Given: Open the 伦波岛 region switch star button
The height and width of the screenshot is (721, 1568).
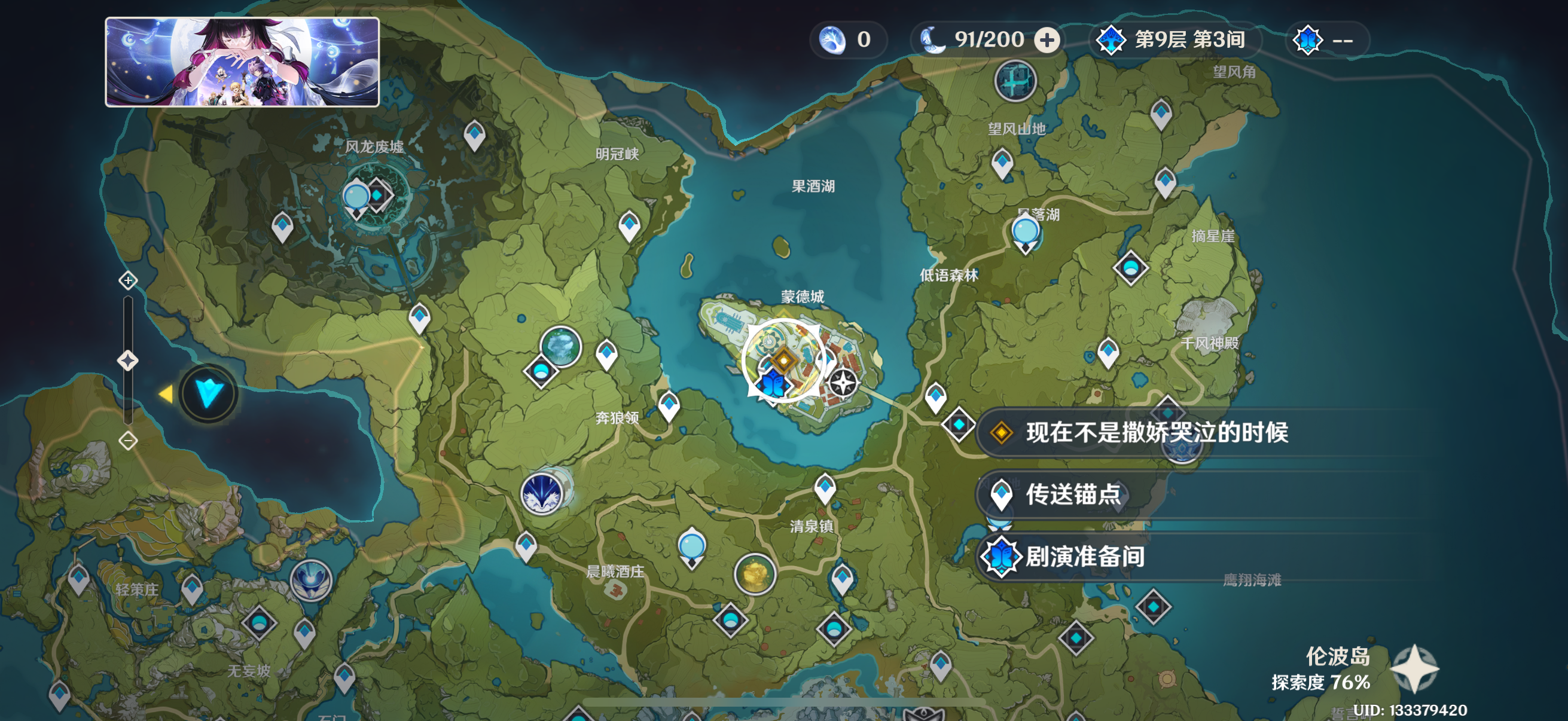Looking at the screenshot, I should pos(1415,668).
